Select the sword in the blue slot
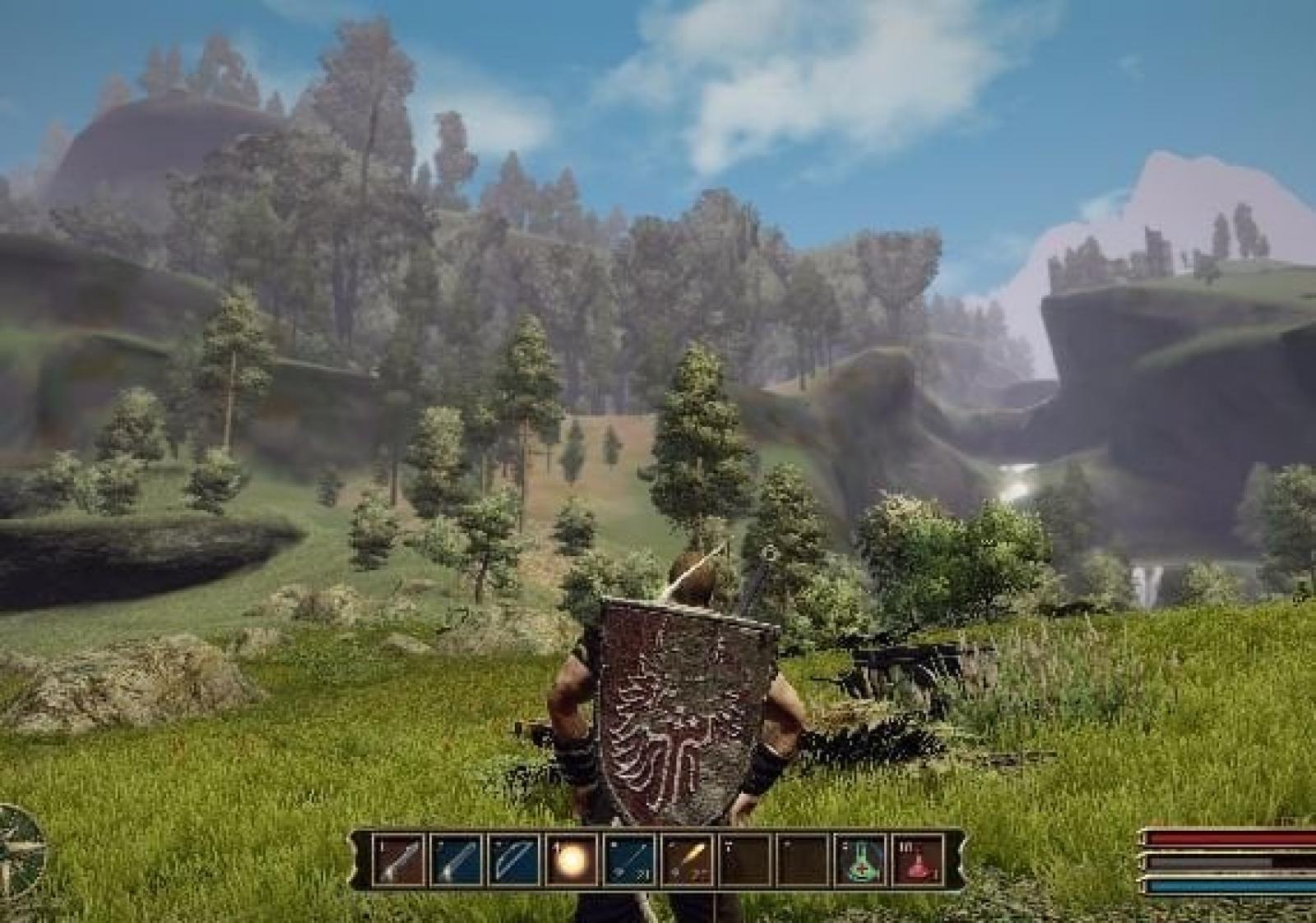The height and width of the screenshot is (923, 1316). [457, 860]
